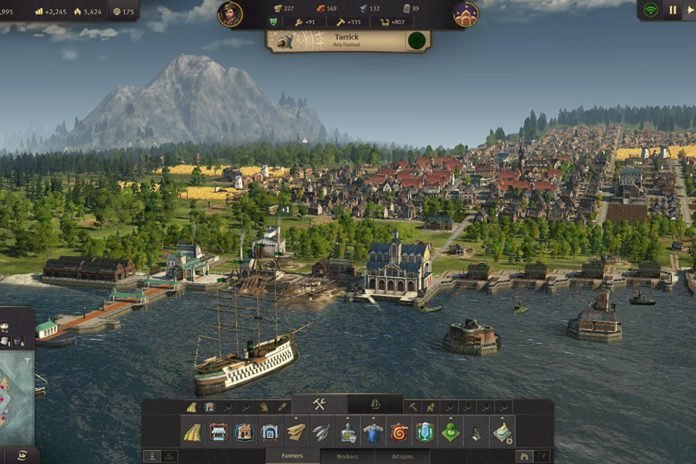Open the domed palace city icon
Screen dimensions: 696x464
point(465,14)
